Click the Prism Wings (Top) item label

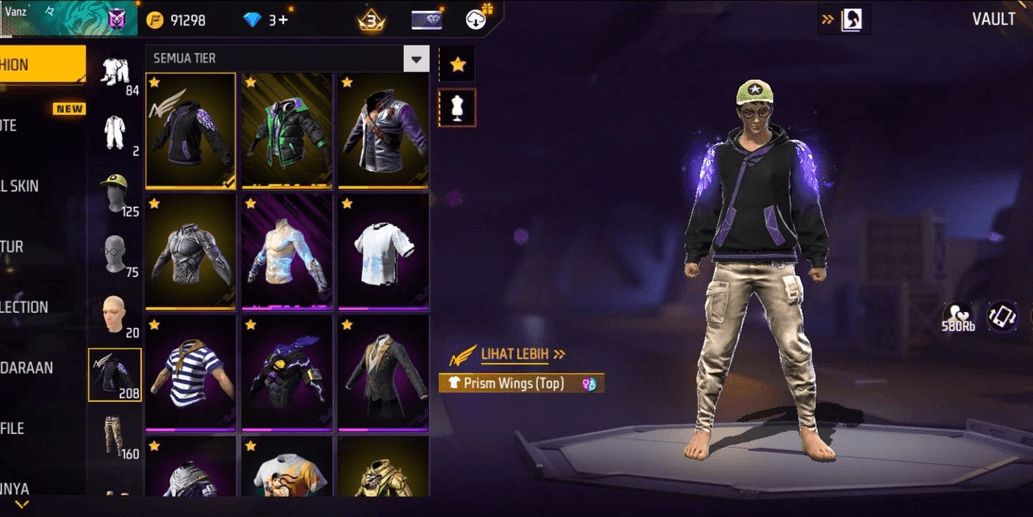520,383
